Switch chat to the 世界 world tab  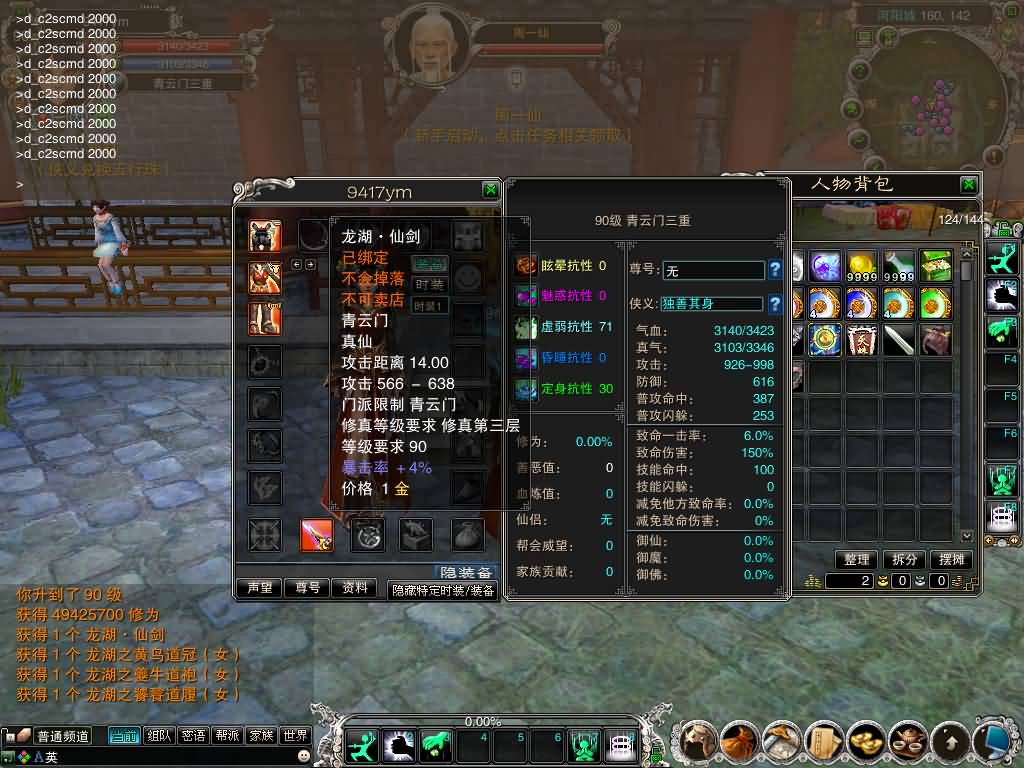[x=294, y=736]
